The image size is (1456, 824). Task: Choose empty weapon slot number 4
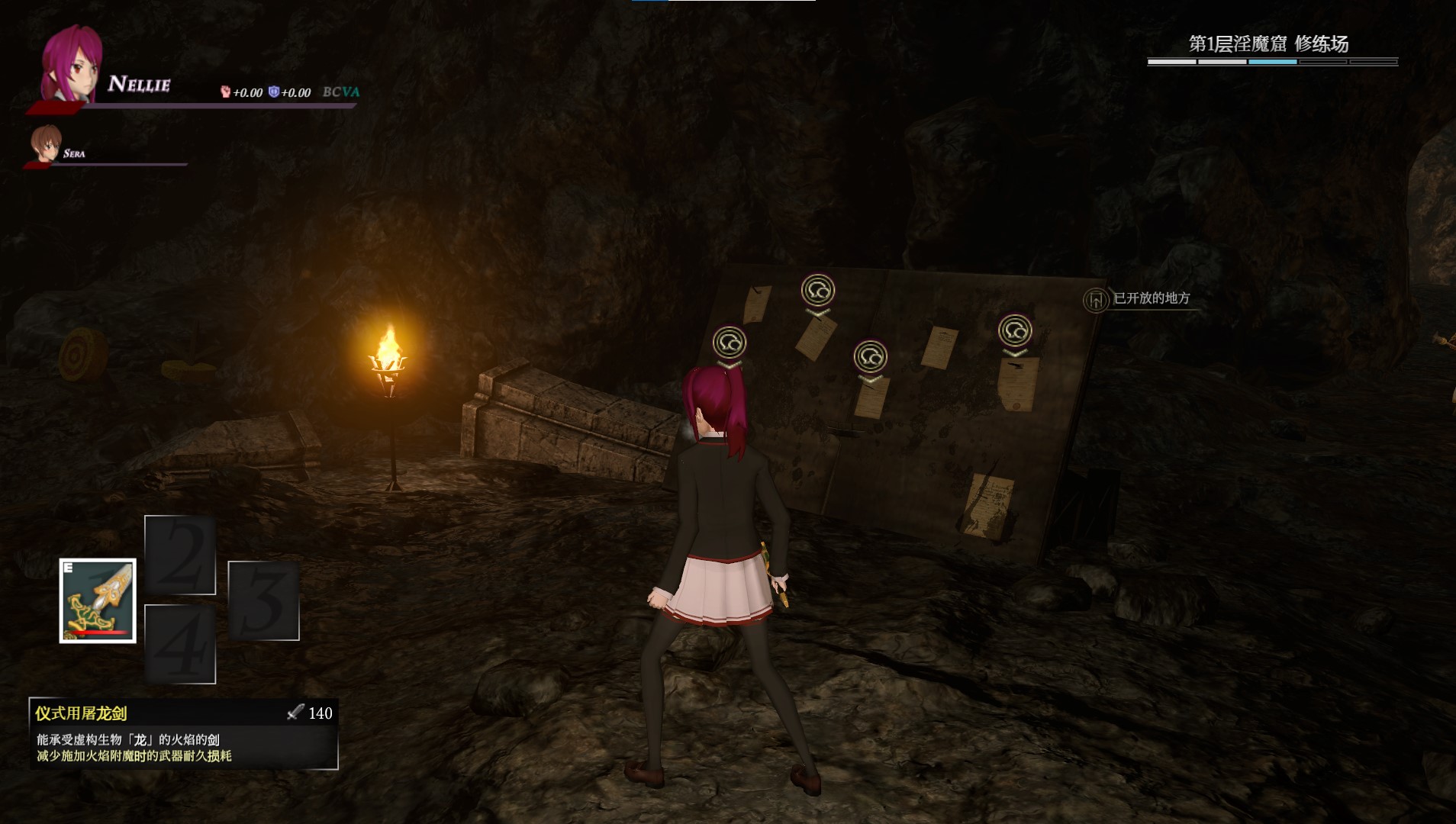click(180, 644)
